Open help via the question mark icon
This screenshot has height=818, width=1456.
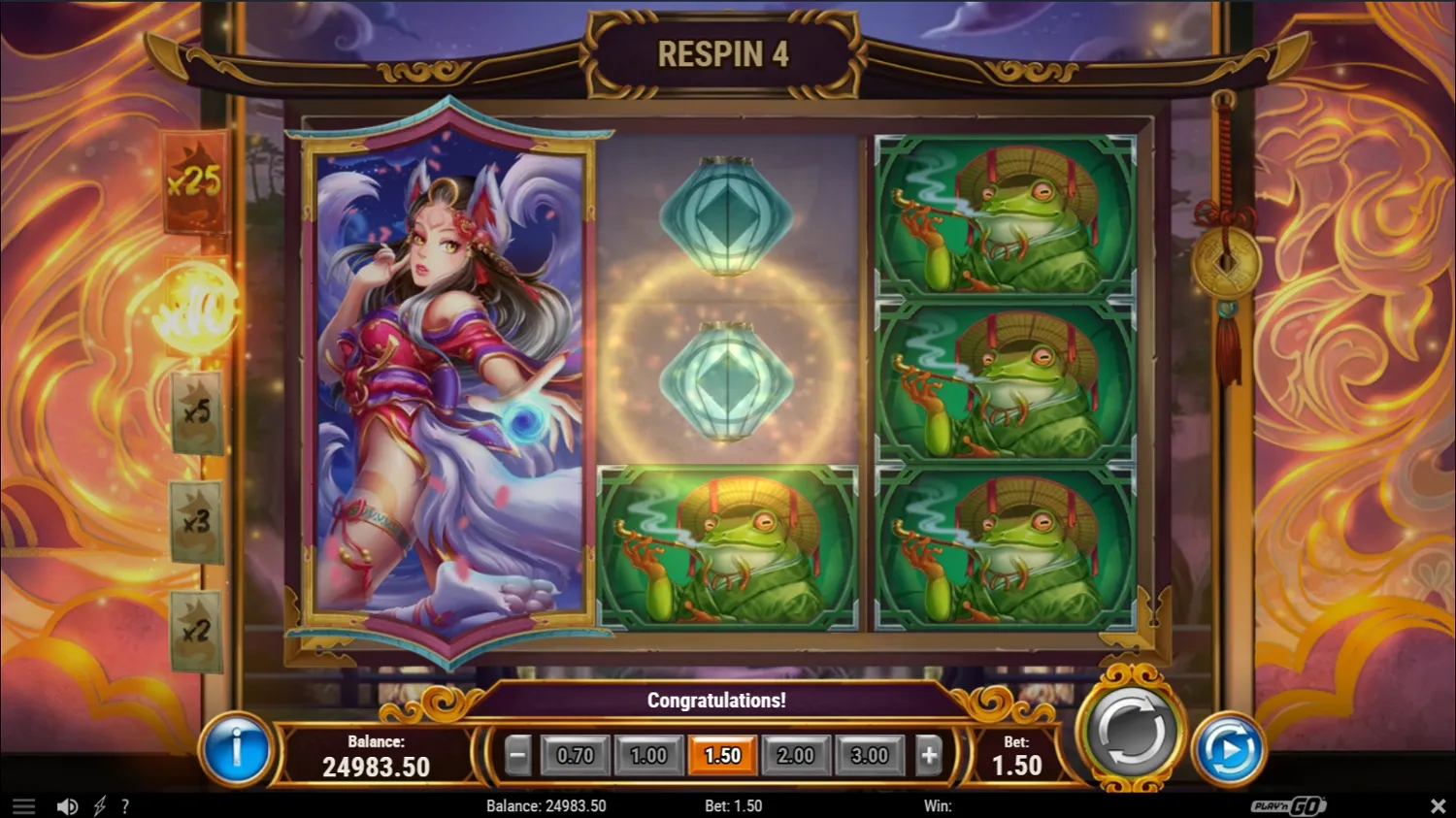(x=124, y=805)
